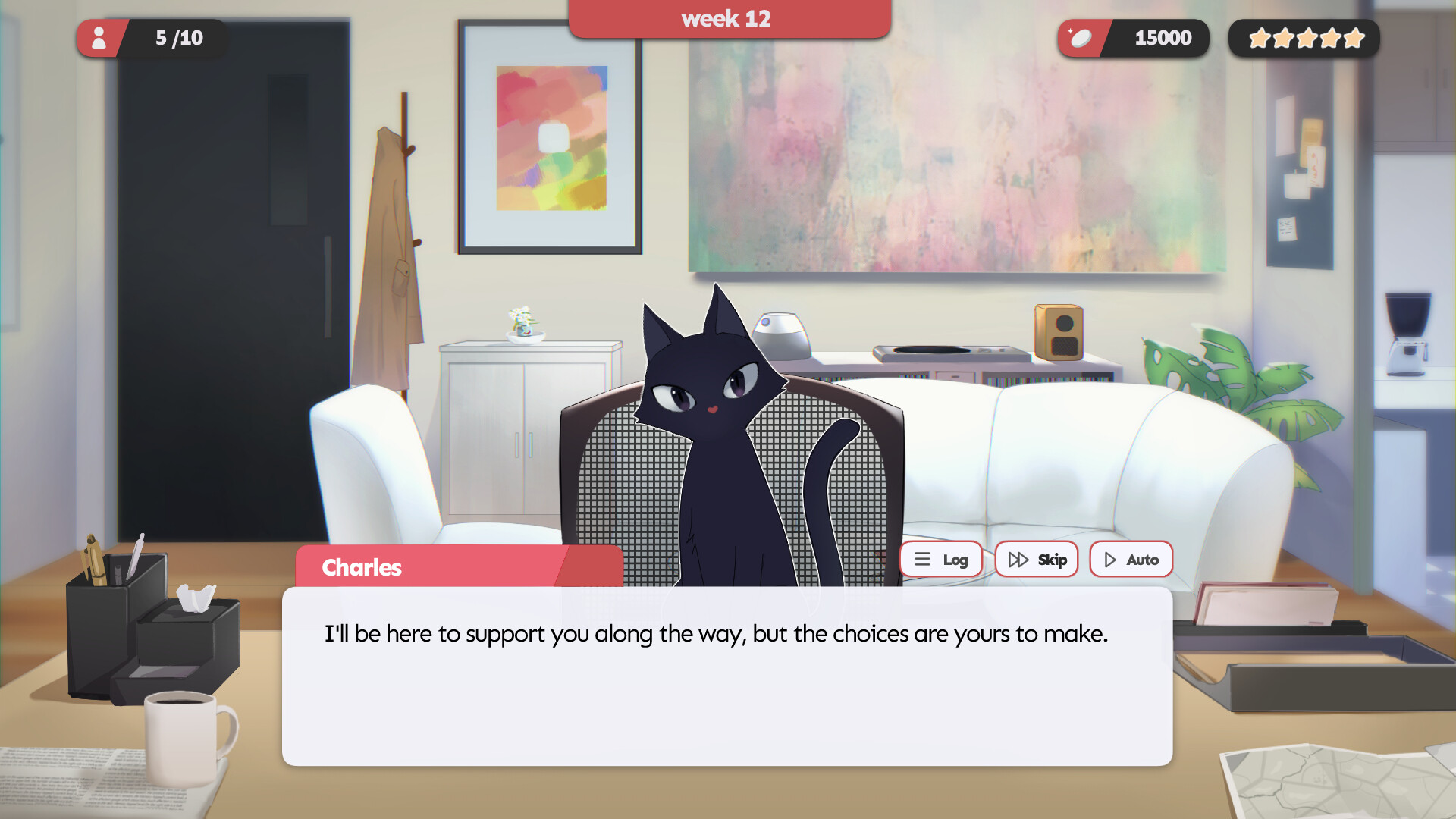This screenshot has height=819, width=1456.
Task: Open the dialogue history Log
Action: click(940, 559)
